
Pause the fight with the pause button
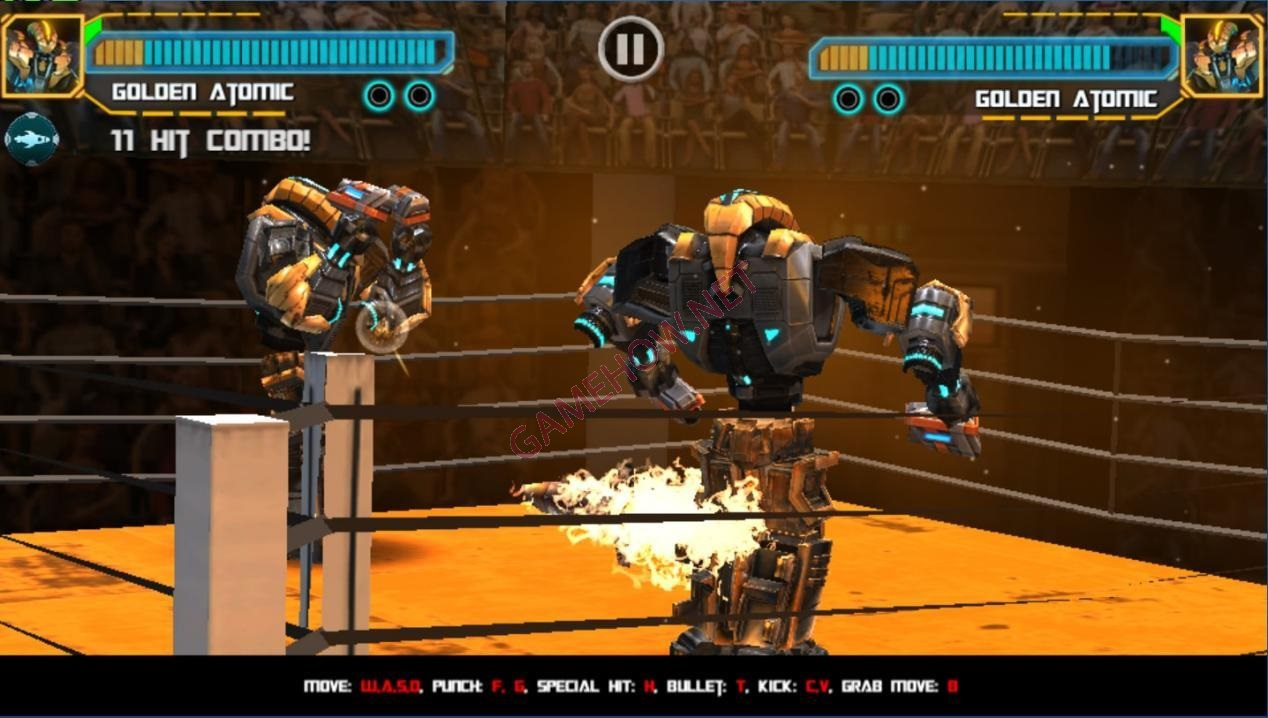[631, 47]
